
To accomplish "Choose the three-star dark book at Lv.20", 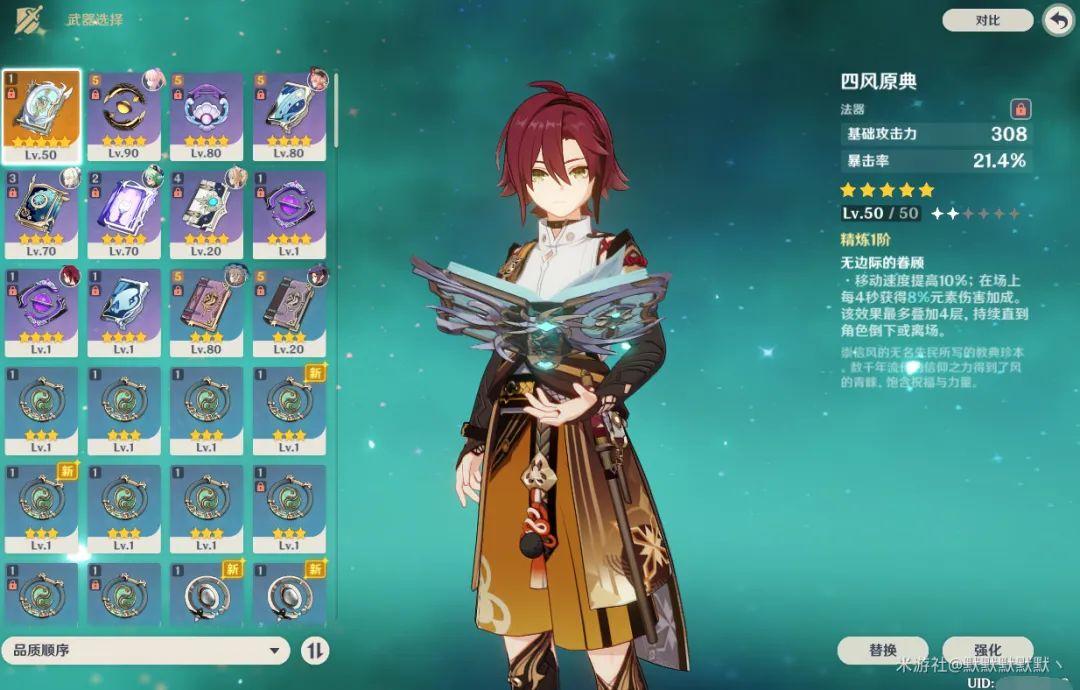I will [289, 311].
